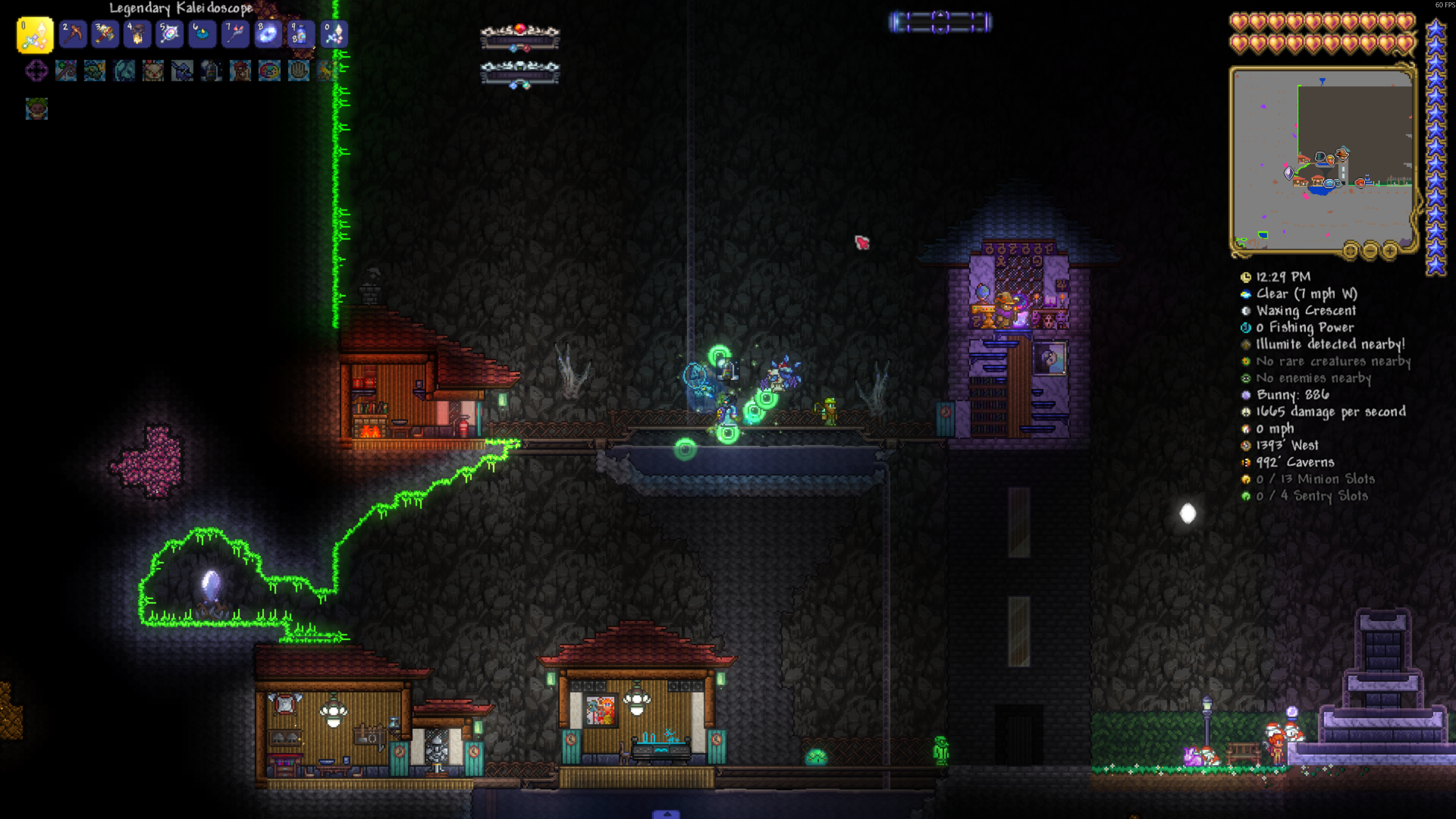Image resolution: width=1456 pixels, height=819 pixels.
Task: Click the green-haired doll buff icon
Action: click(36, 109)
